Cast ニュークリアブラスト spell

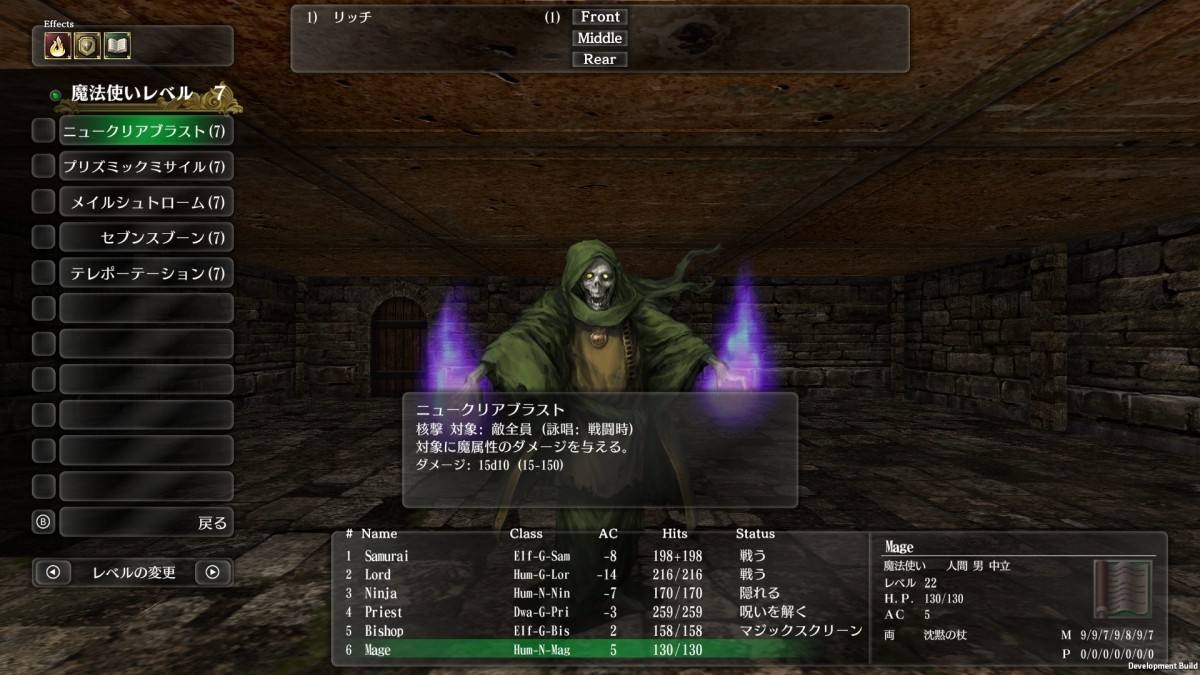pos(146,131)
